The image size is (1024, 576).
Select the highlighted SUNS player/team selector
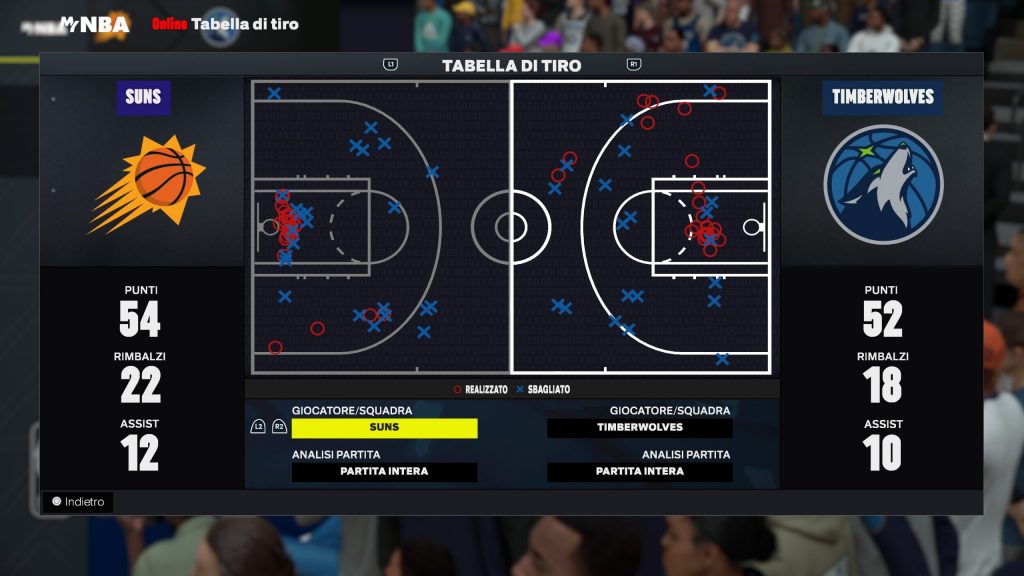384,428
